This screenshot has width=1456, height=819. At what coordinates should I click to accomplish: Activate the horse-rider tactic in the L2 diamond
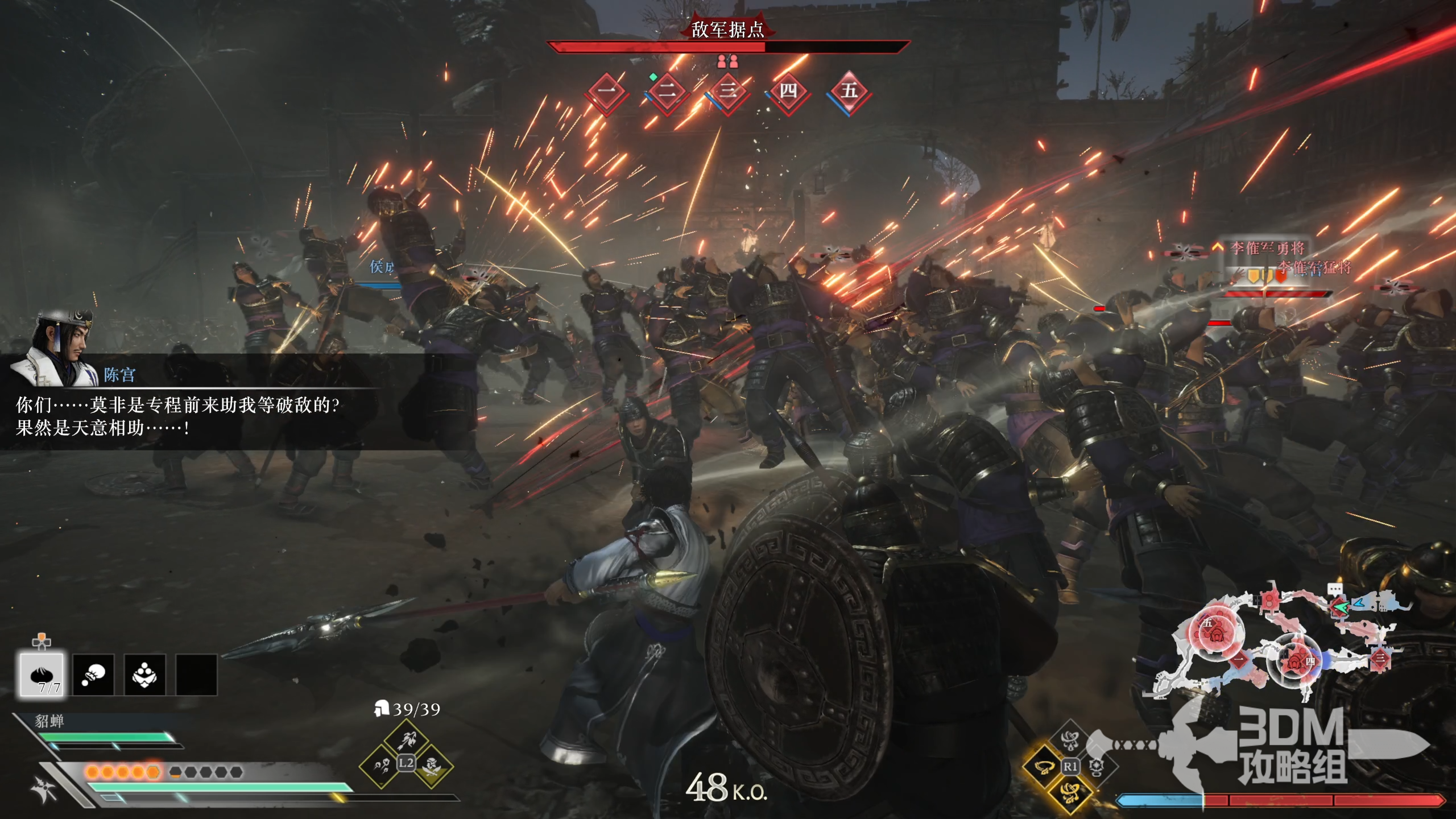(x=406, y=741)
